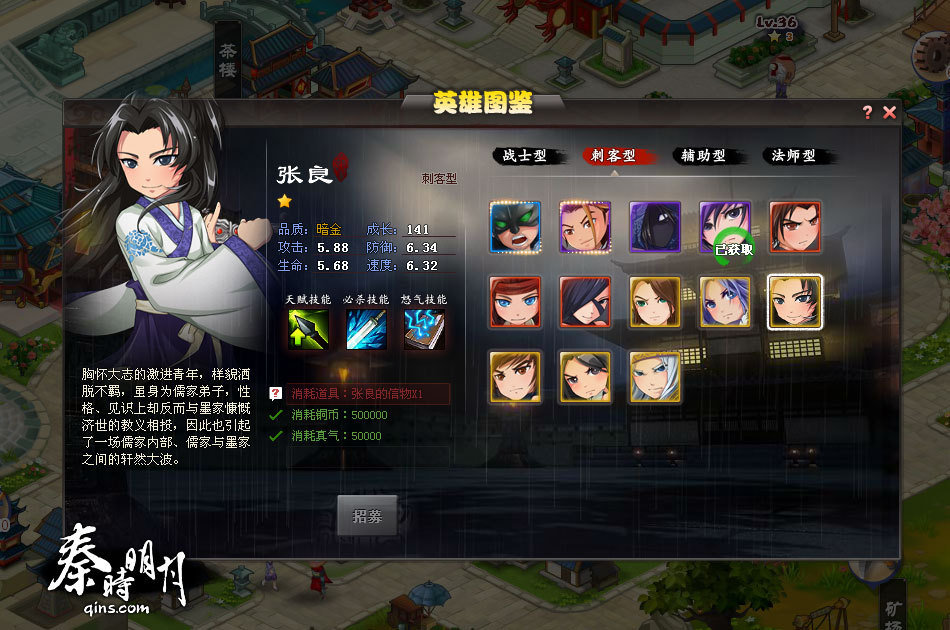The height and width of the screenshot is (630, 950).
Task: Open the 法师型 mage tab
Action: click(x=793, y=156)
